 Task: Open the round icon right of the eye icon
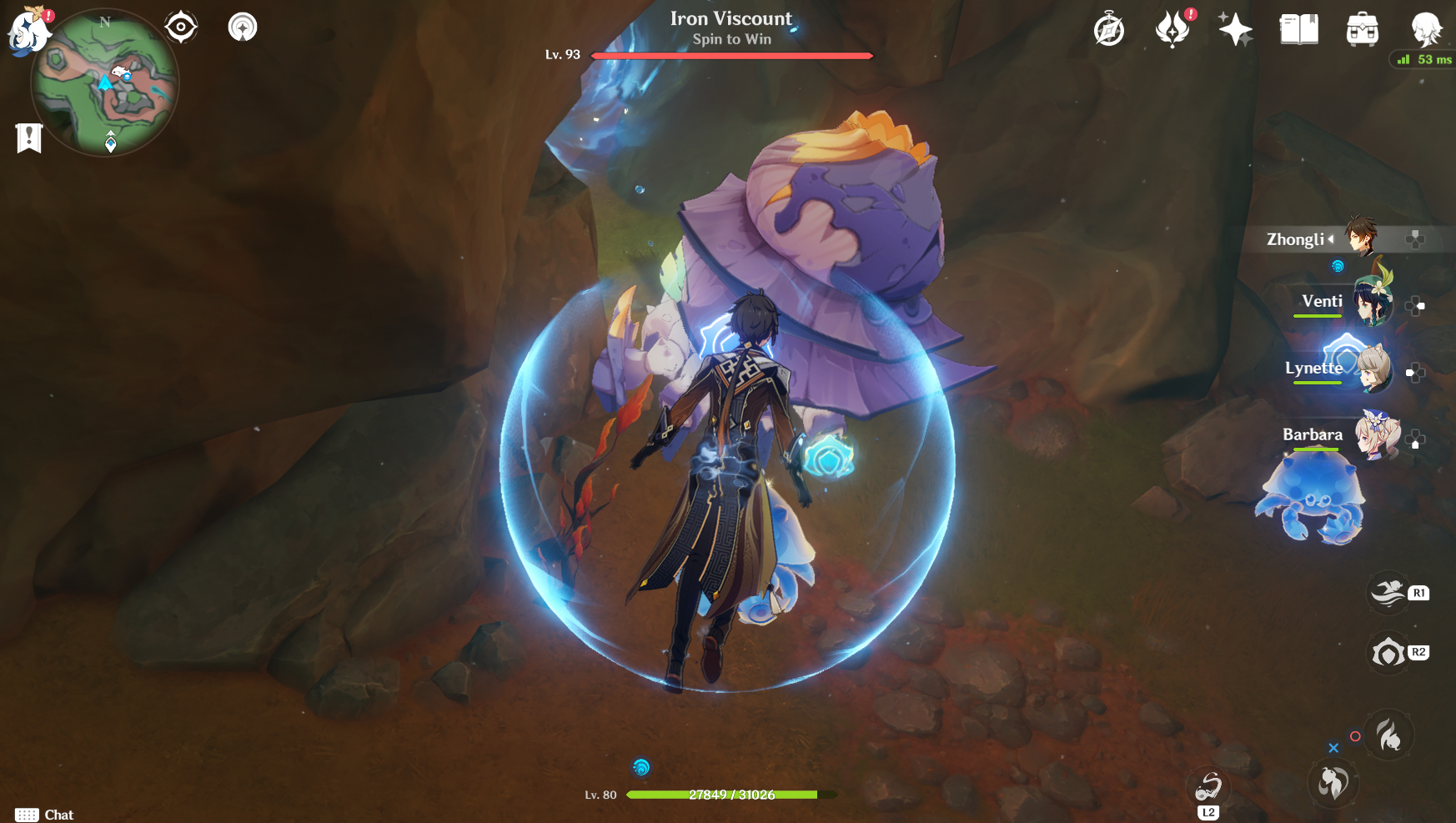[243, 28]
